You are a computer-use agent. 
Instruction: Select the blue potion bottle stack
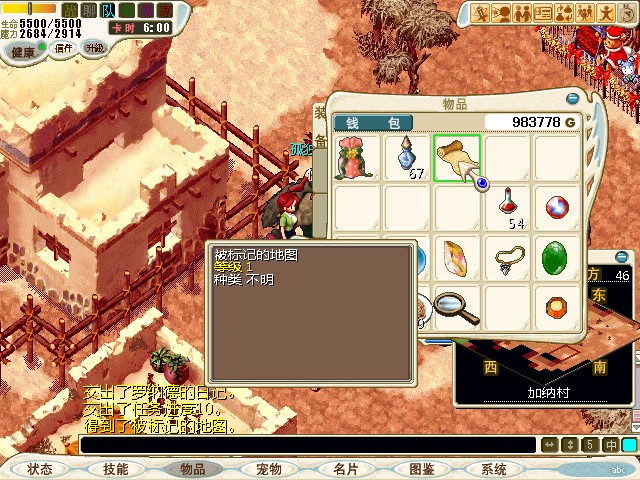coord(408,158)
